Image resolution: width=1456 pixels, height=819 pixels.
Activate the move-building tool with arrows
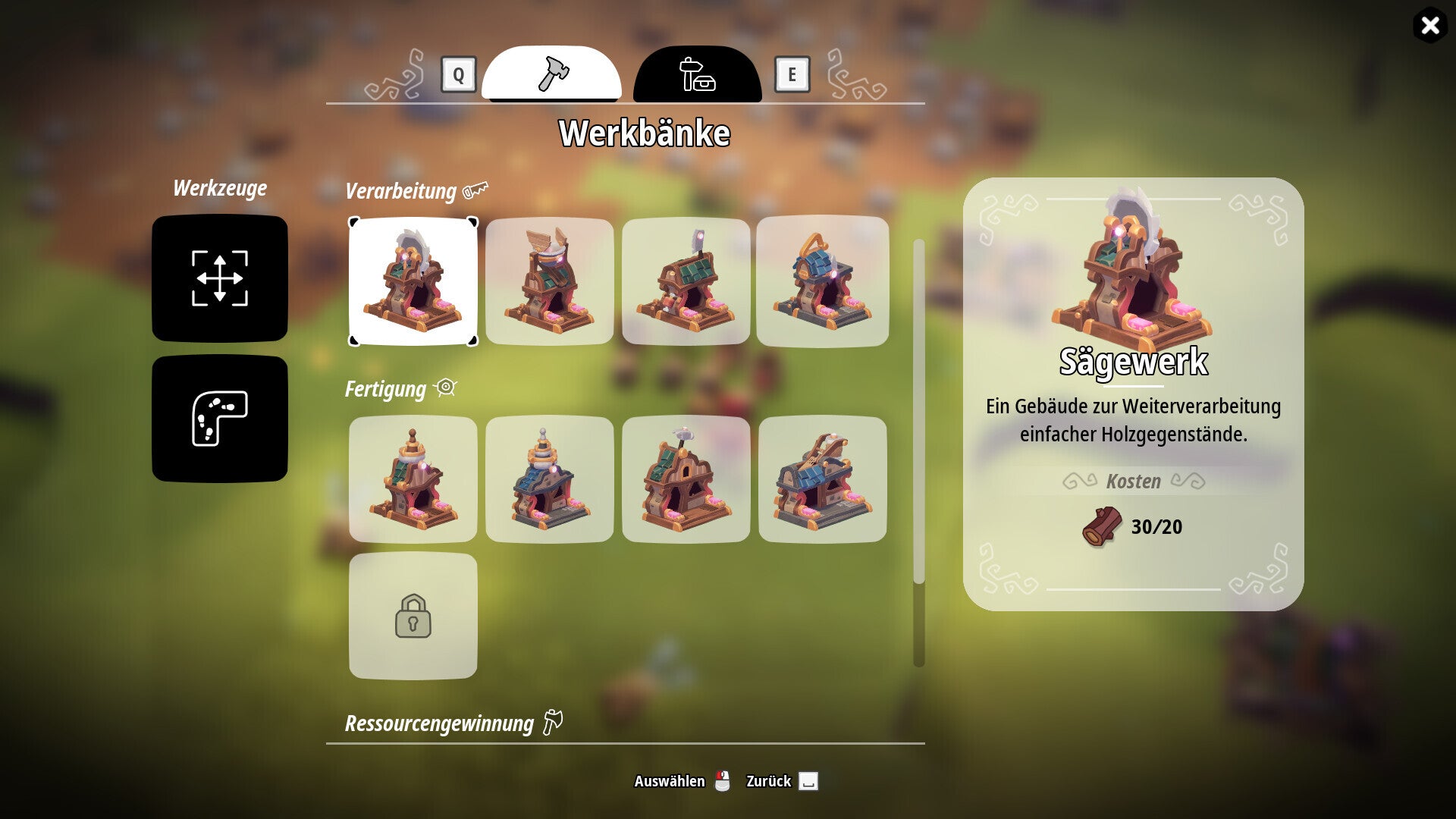pos(220,278)
